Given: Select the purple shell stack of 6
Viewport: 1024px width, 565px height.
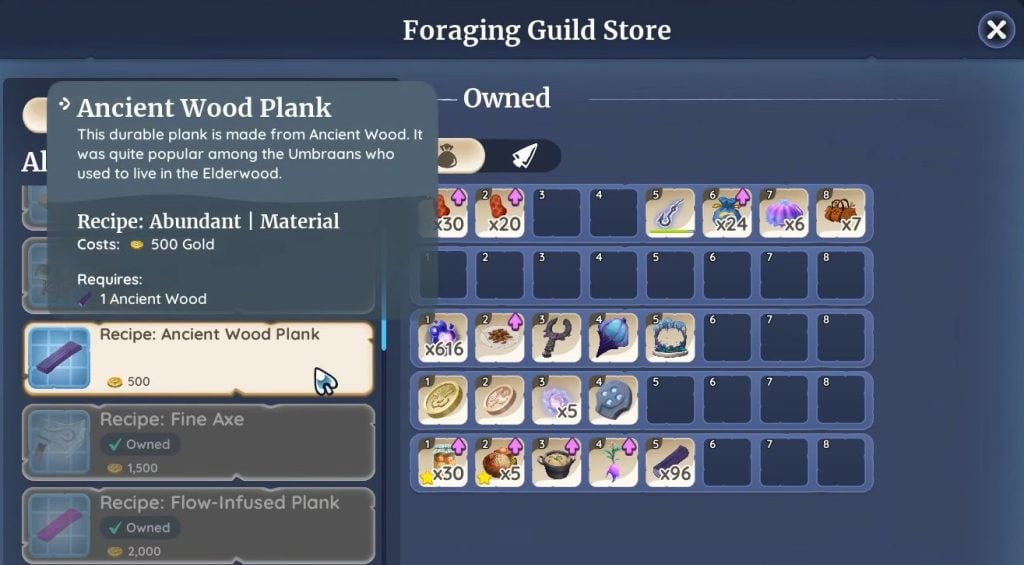Looking at the screenshot, I should click(x=783, y=212).
